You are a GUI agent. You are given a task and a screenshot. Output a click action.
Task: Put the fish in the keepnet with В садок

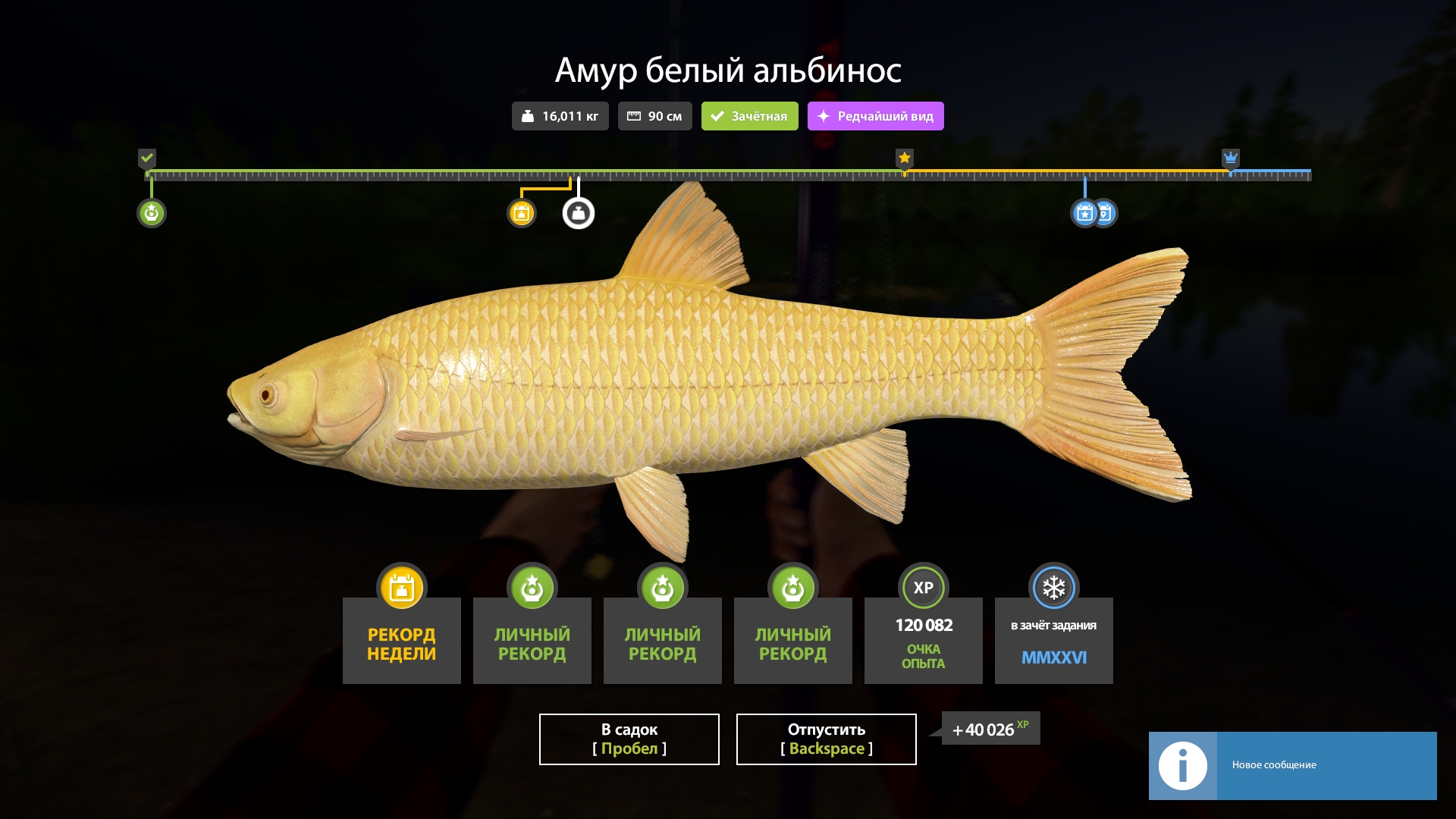(629, 739)
